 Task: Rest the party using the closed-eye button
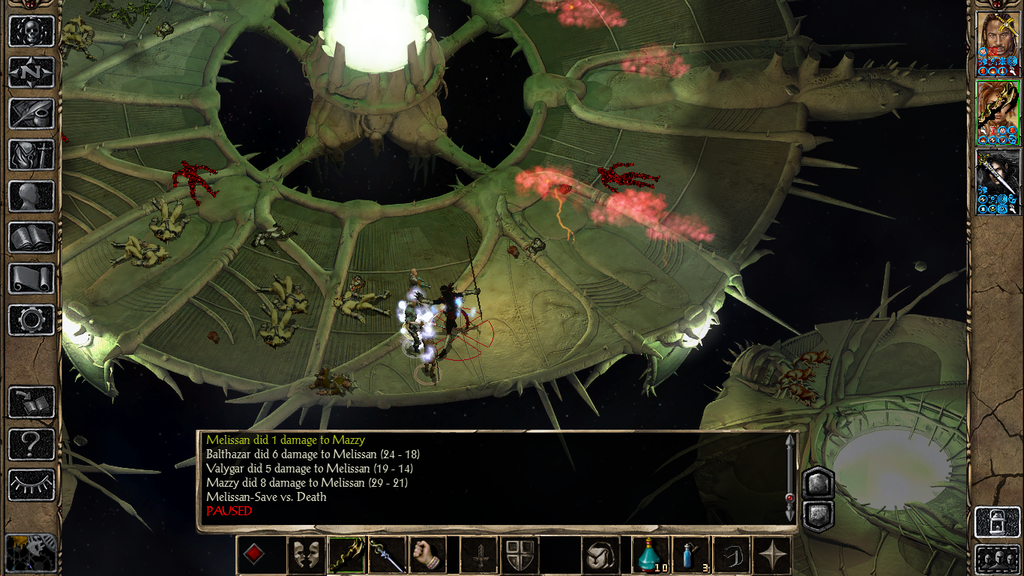[x=31, y=484]
